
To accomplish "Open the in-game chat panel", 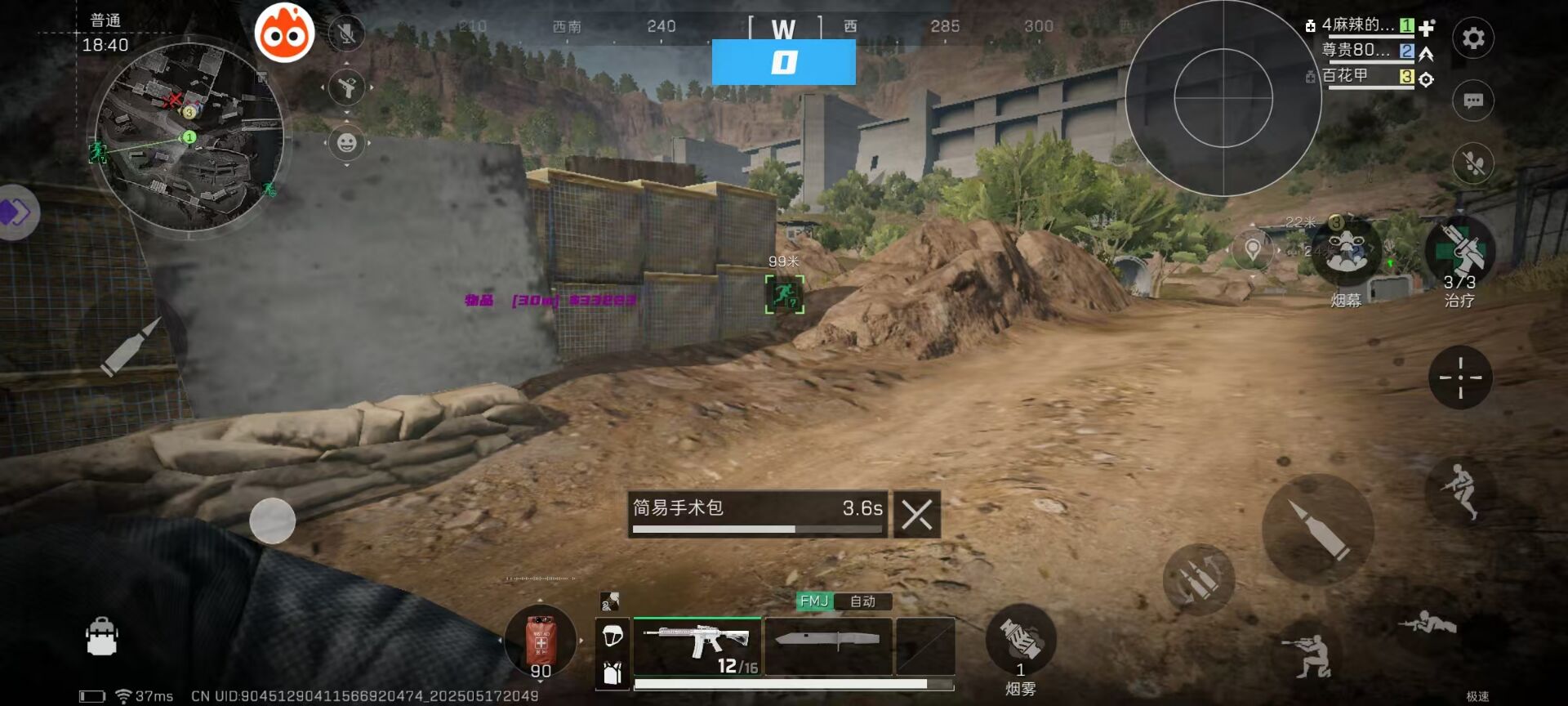I will coord(1473,100).
